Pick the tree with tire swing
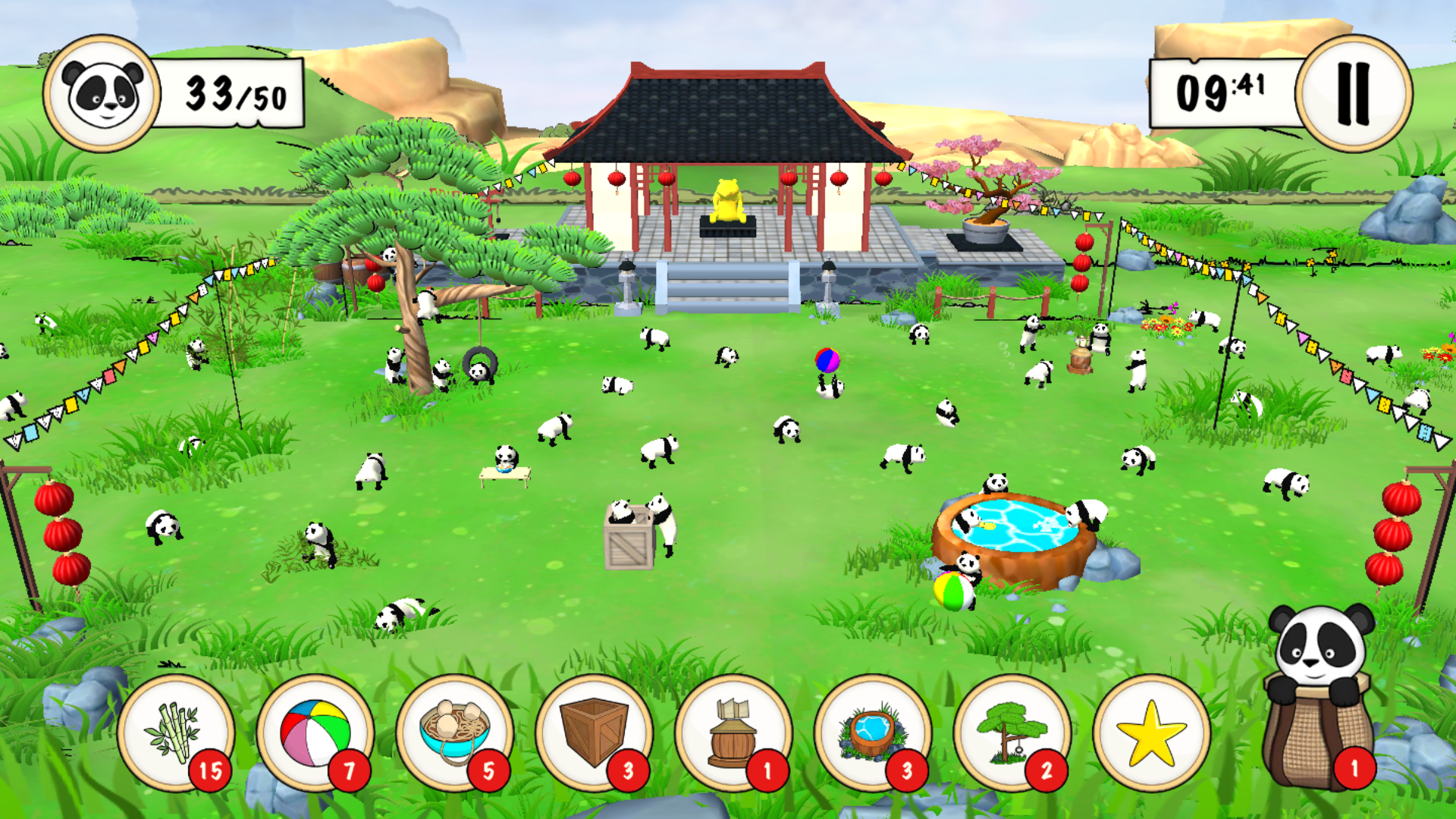 point(1012,733)
